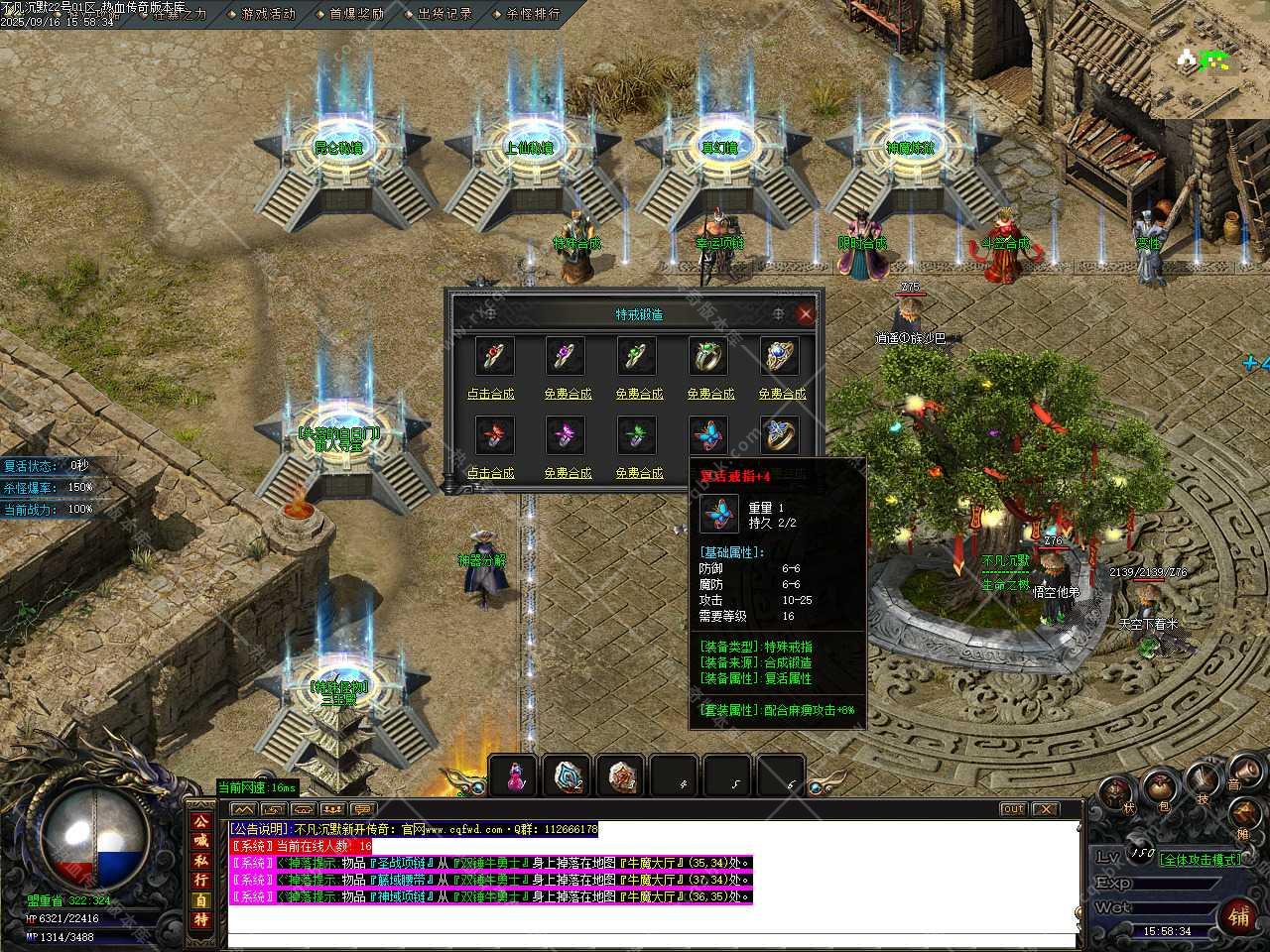Close the chat panel with X button
Image resolution: width=1270 pixels, height=952 pixels.
[1046, 809]
